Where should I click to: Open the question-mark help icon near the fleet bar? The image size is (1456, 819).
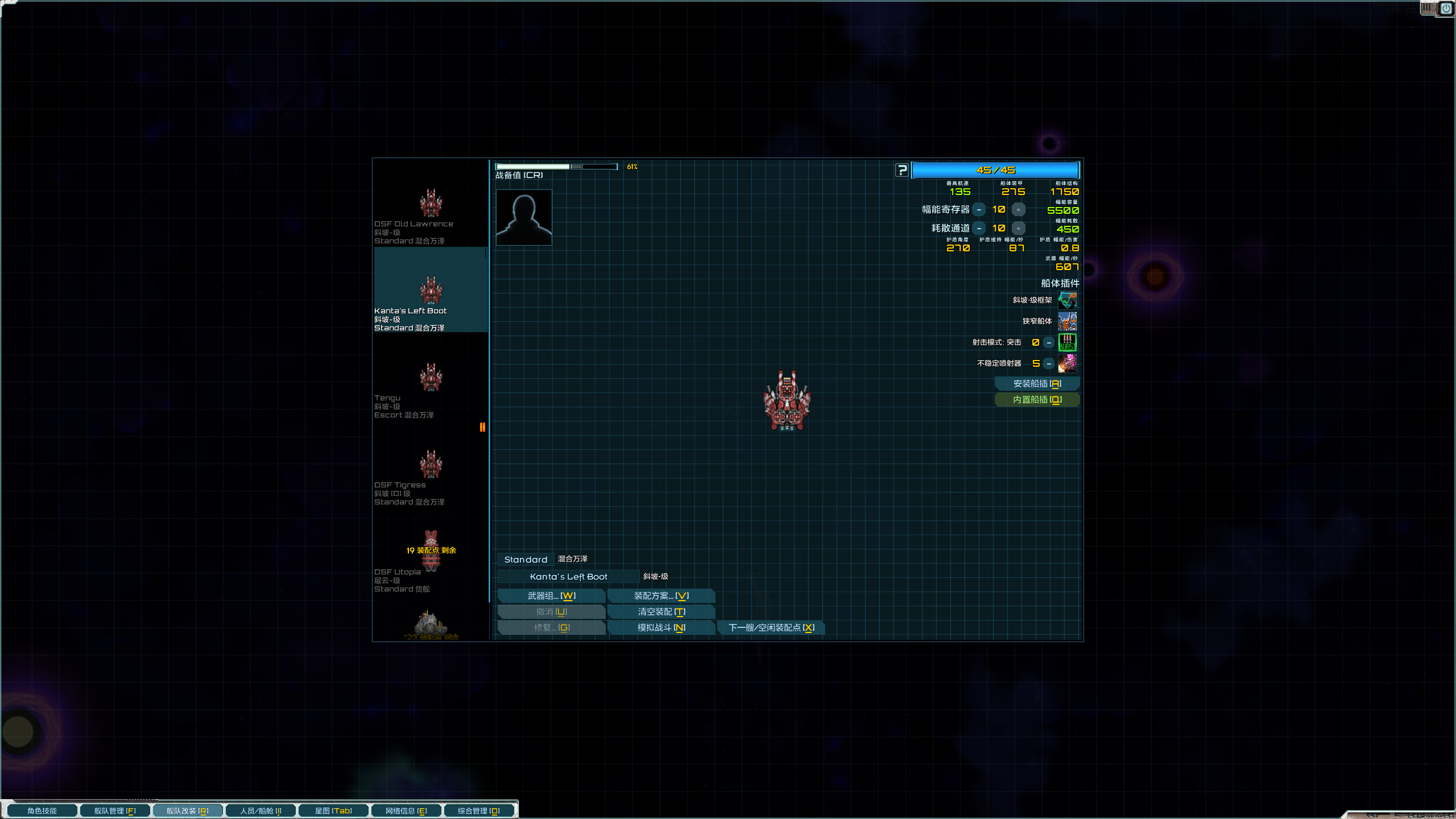pos(902,170)
